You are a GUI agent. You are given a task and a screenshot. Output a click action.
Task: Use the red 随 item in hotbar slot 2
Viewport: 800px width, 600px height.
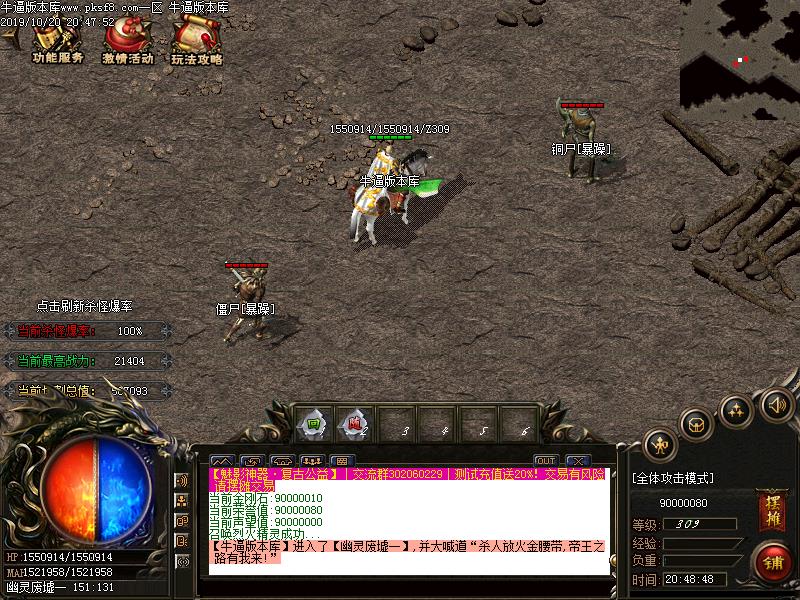tap(355, 424)
